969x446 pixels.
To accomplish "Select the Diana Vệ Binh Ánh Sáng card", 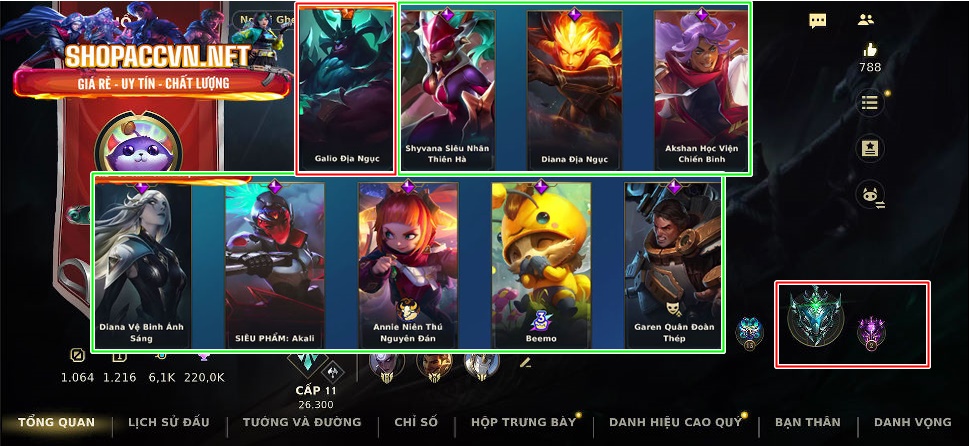I will 141,264.
